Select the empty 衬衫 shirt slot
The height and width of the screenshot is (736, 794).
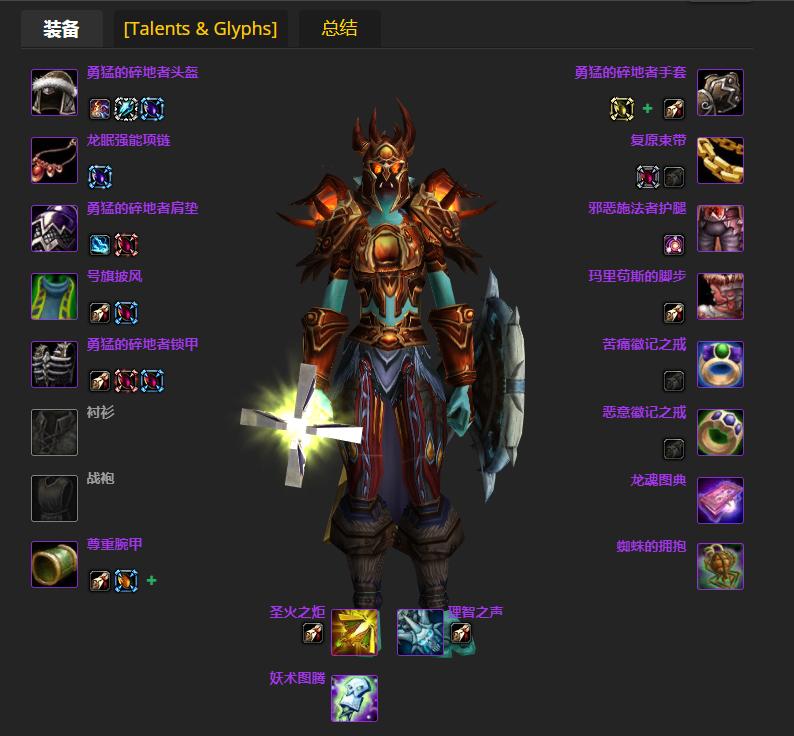pyautogui.click(x=54, y=432)
